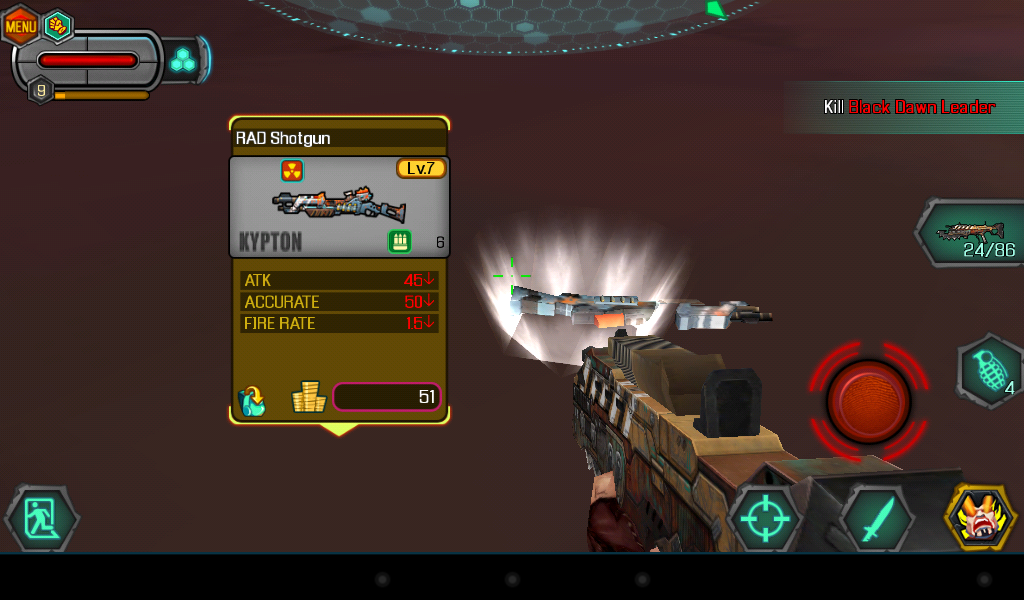Select the RAD Shotgun weapon image
Image resolution: width=1024 pixels, height=600 pixels.
339,205
